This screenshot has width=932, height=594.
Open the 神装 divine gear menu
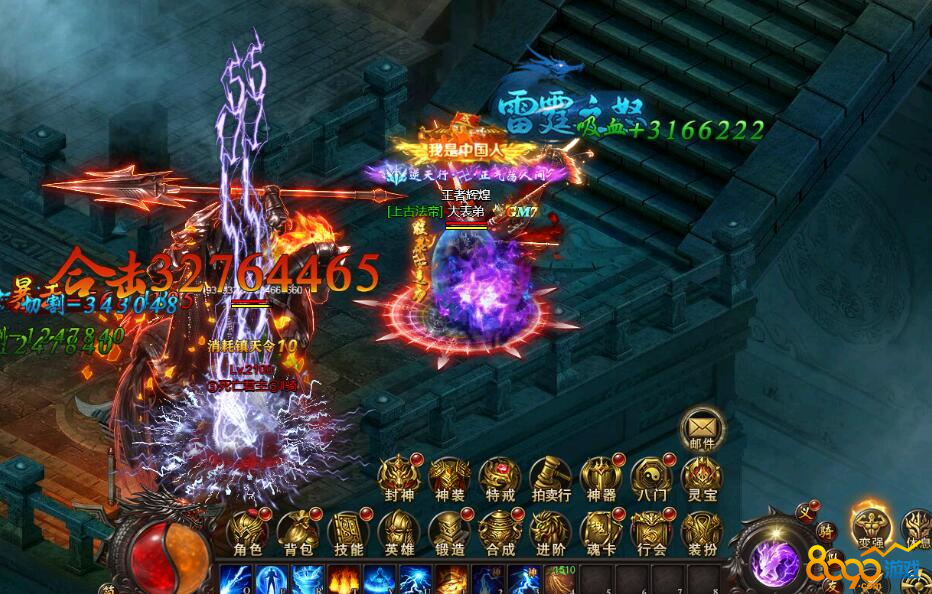[449, 476]
